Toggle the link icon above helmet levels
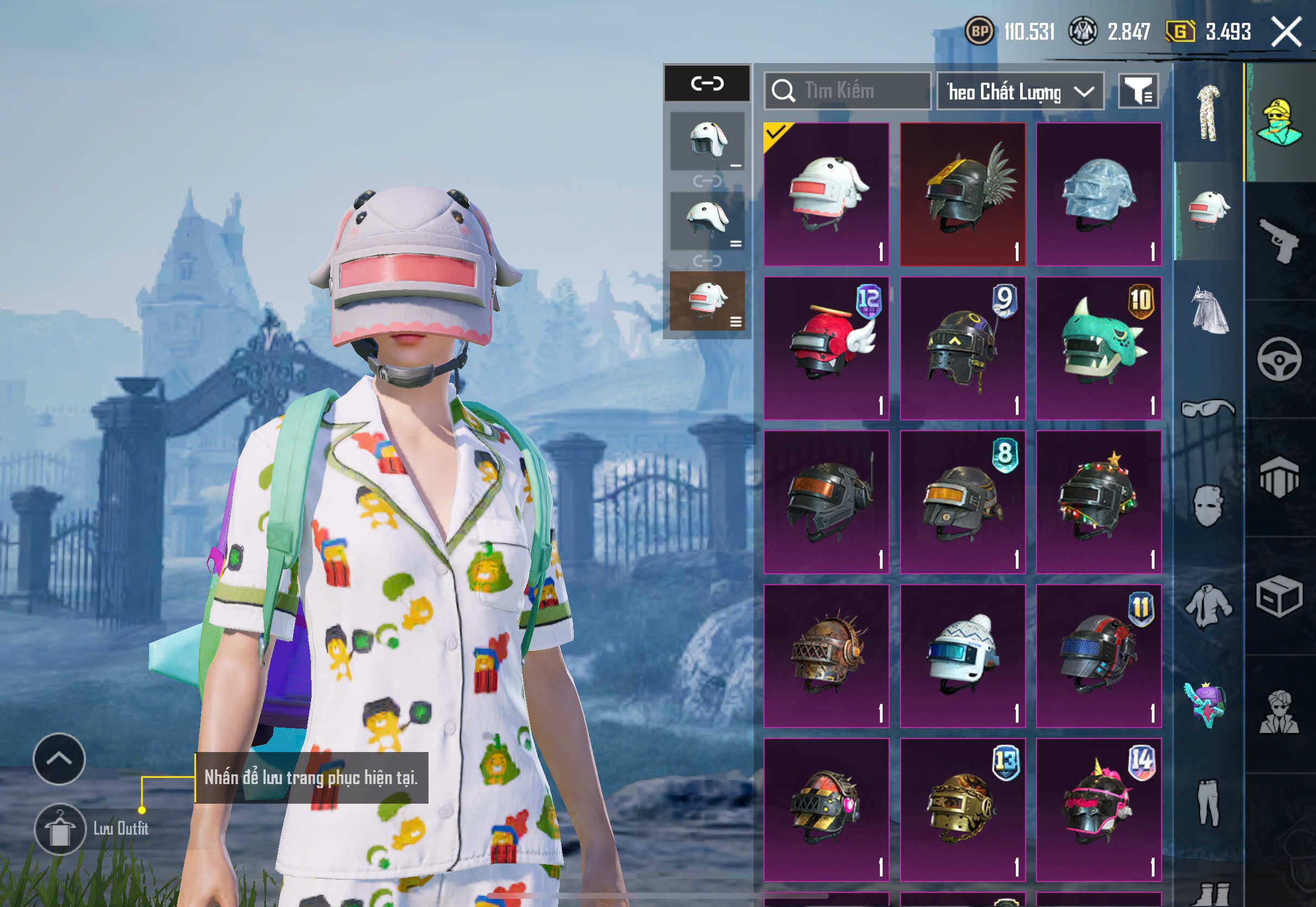The width and height of the screenshot is (1316, 907). 707,84
